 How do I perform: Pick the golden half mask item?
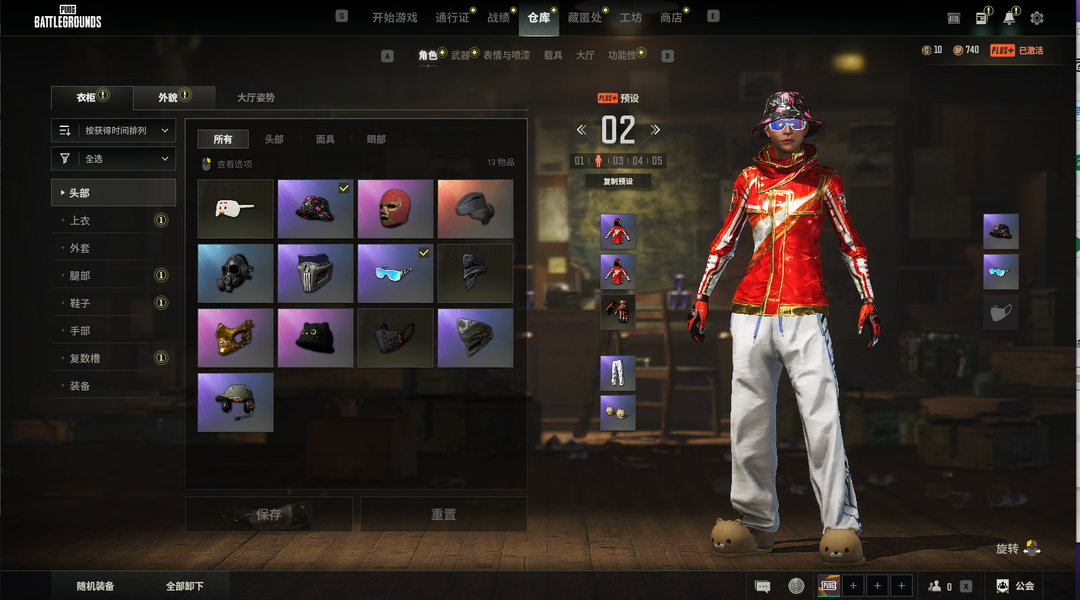(x=236, y=338)
